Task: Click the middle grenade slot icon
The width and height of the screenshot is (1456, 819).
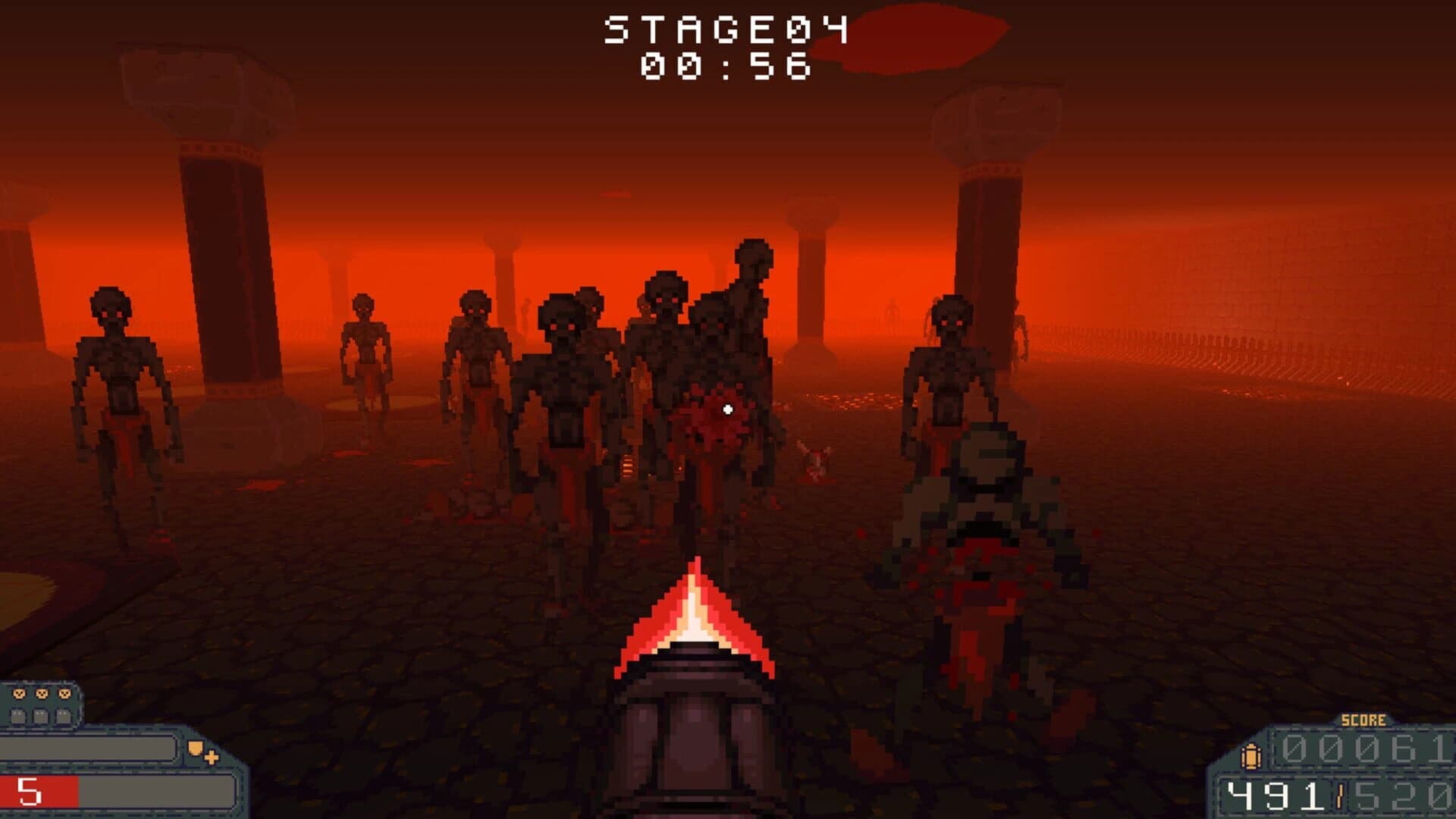Action: (40, 715)
